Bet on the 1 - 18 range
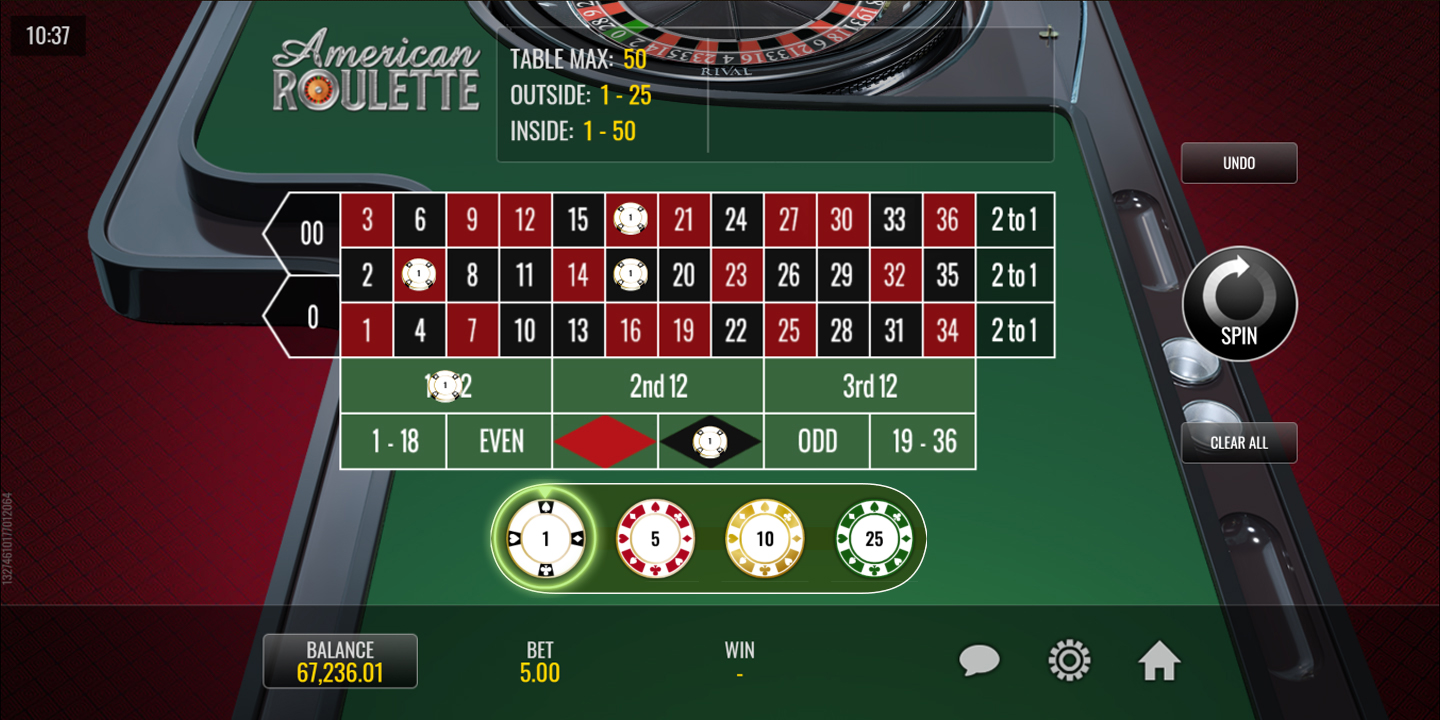Screen dimensions: 1440x720 (x=394, y=441)
